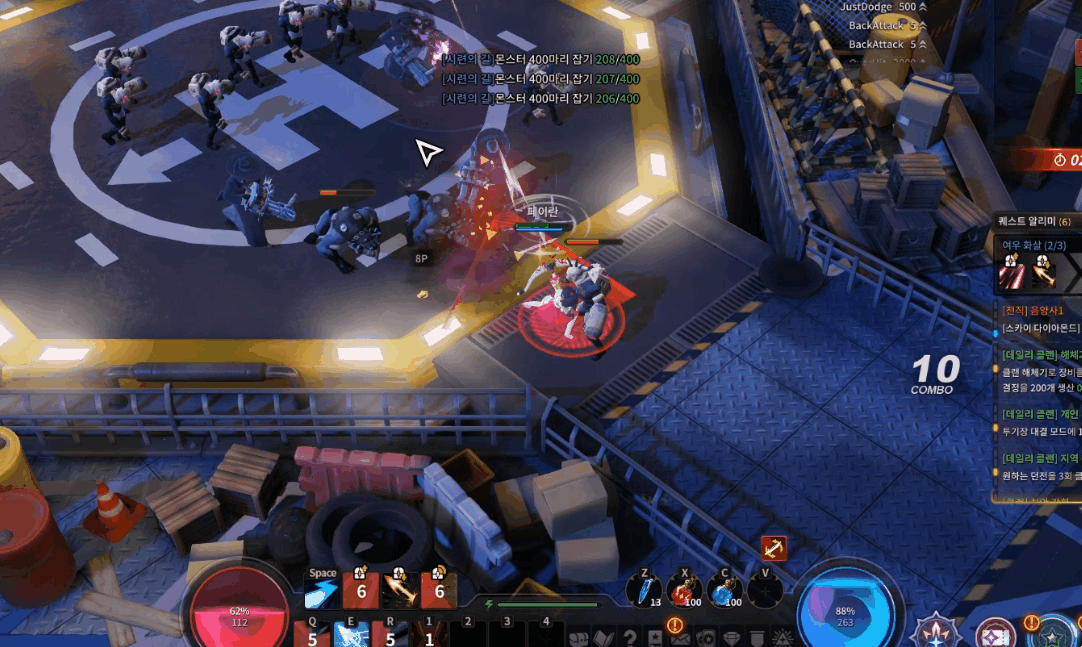Use the flaming arrow skill icon
1082x647 pixels.
coord(400,591)
